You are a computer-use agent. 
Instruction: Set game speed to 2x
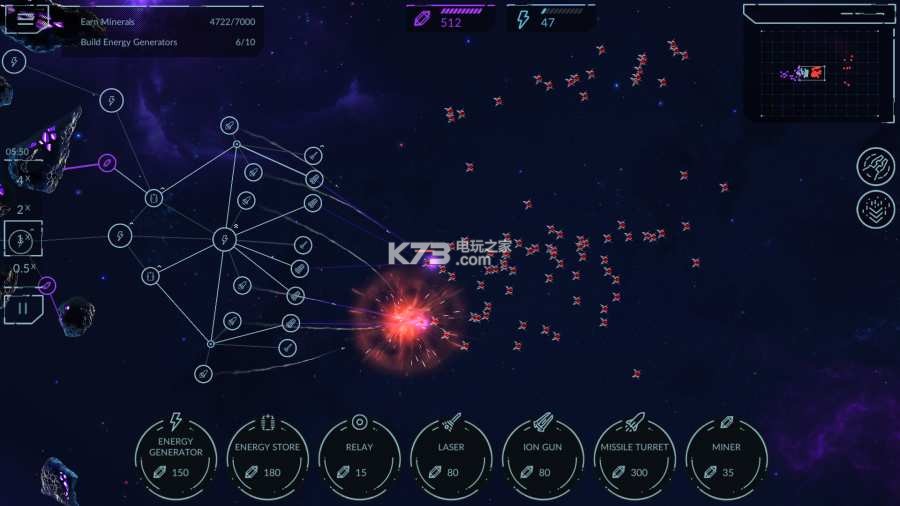pyautogui.click(x=23, y=210)
